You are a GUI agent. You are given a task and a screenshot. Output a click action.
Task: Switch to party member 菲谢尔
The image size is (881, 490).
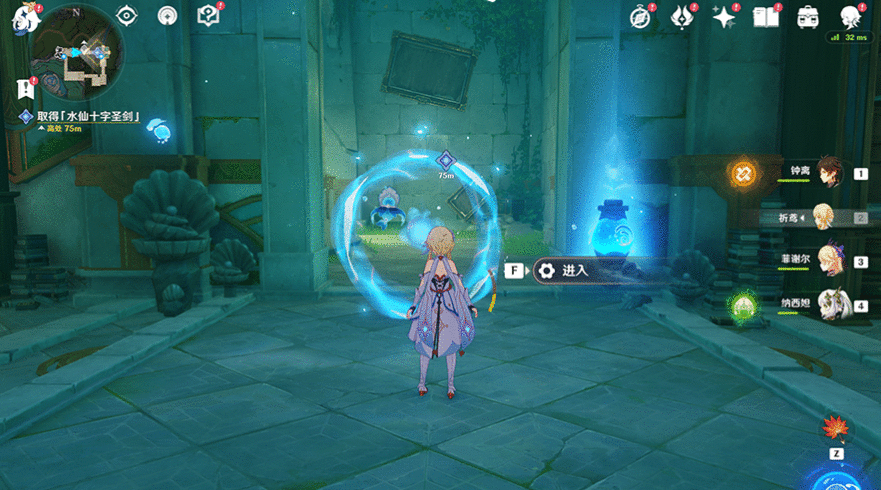pos(830,260)
